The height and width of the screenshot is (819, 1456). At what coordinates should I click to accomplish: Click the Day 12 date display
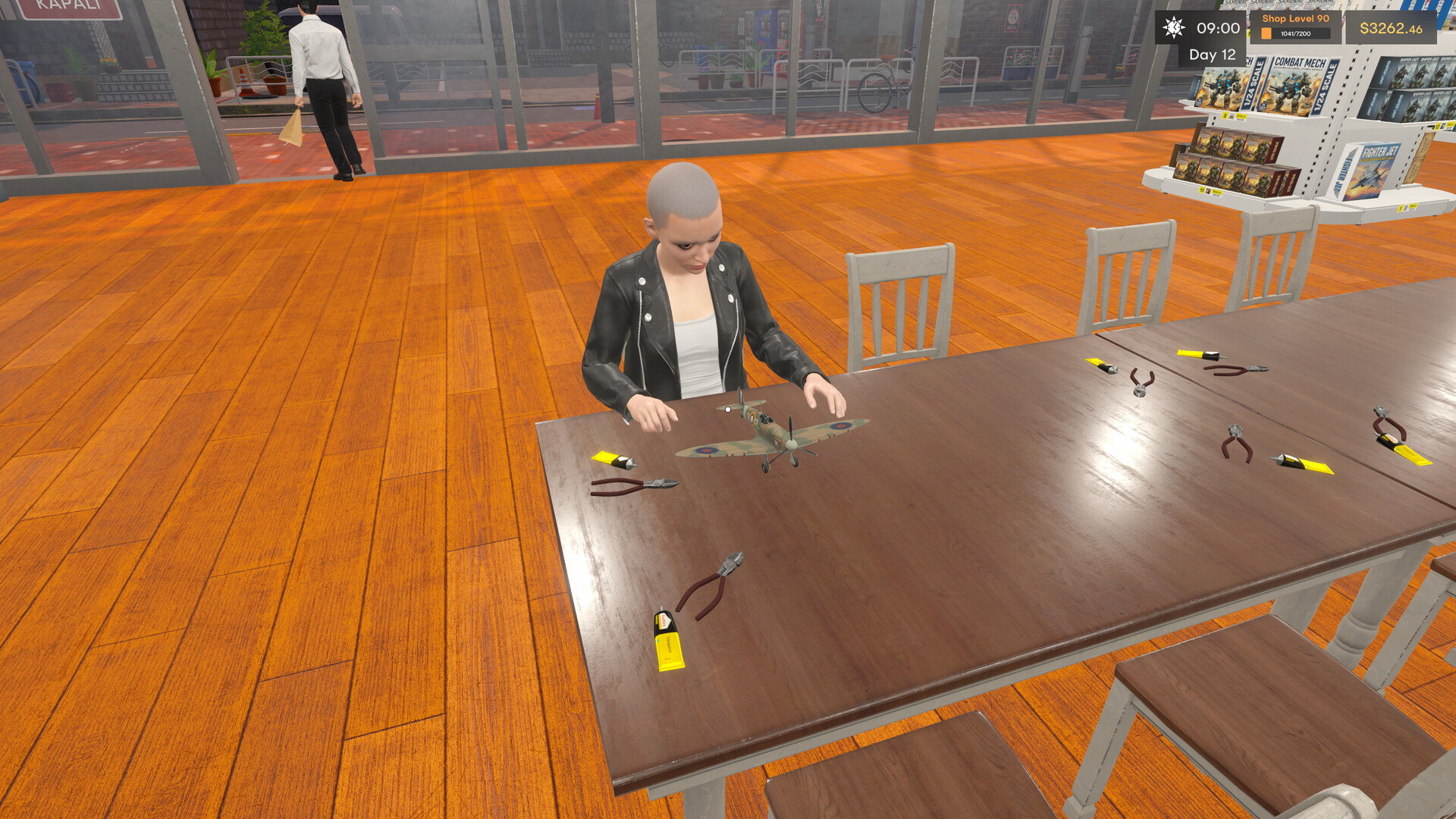1212,55
